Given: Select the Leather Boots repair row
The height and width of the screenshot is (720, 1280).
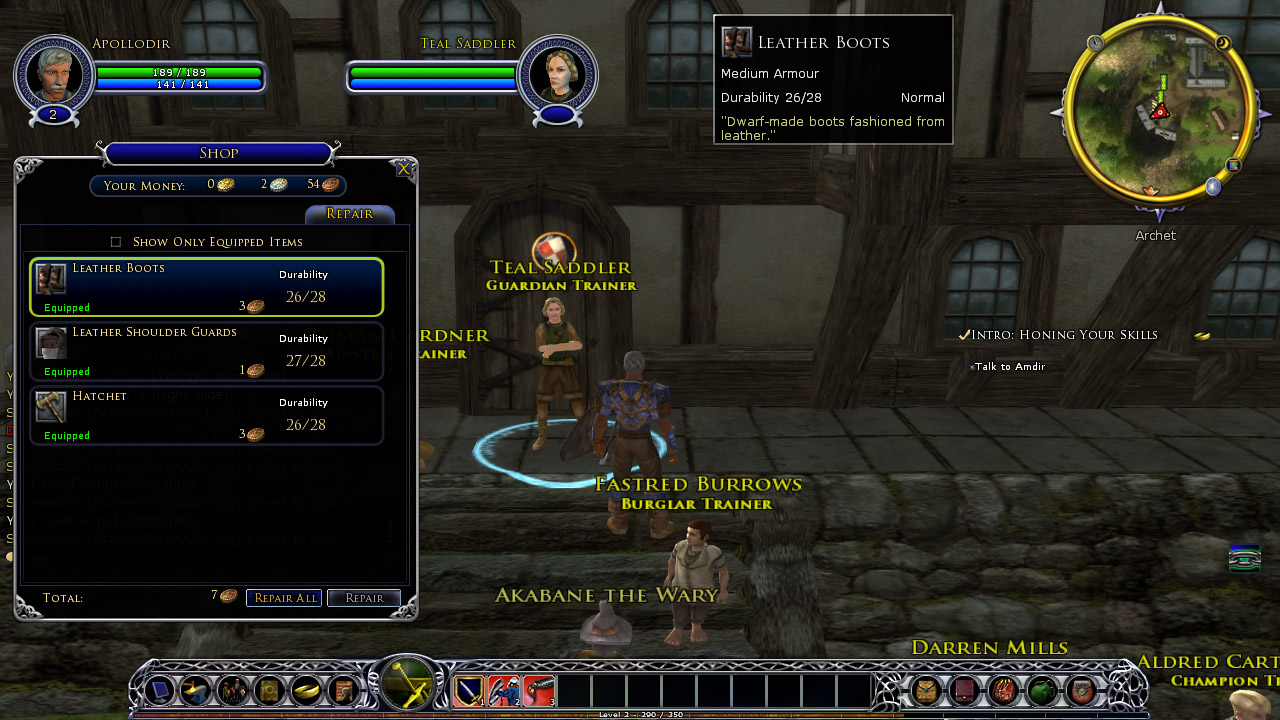Looking at the screenshot, I should (x=207, y=288).
